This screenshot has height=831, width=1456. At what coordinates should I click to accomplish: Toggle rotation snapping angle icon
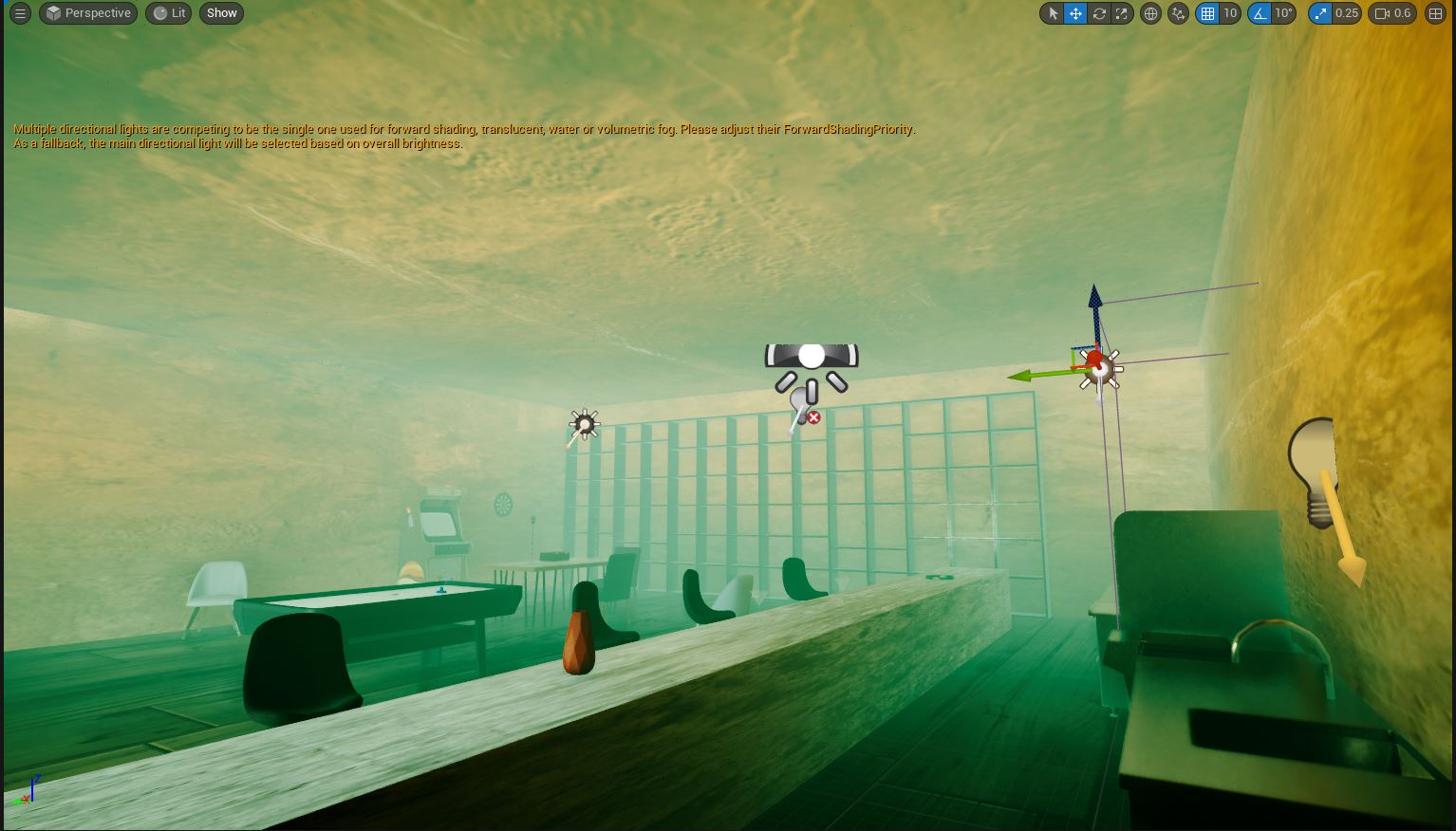[1260, 13]
